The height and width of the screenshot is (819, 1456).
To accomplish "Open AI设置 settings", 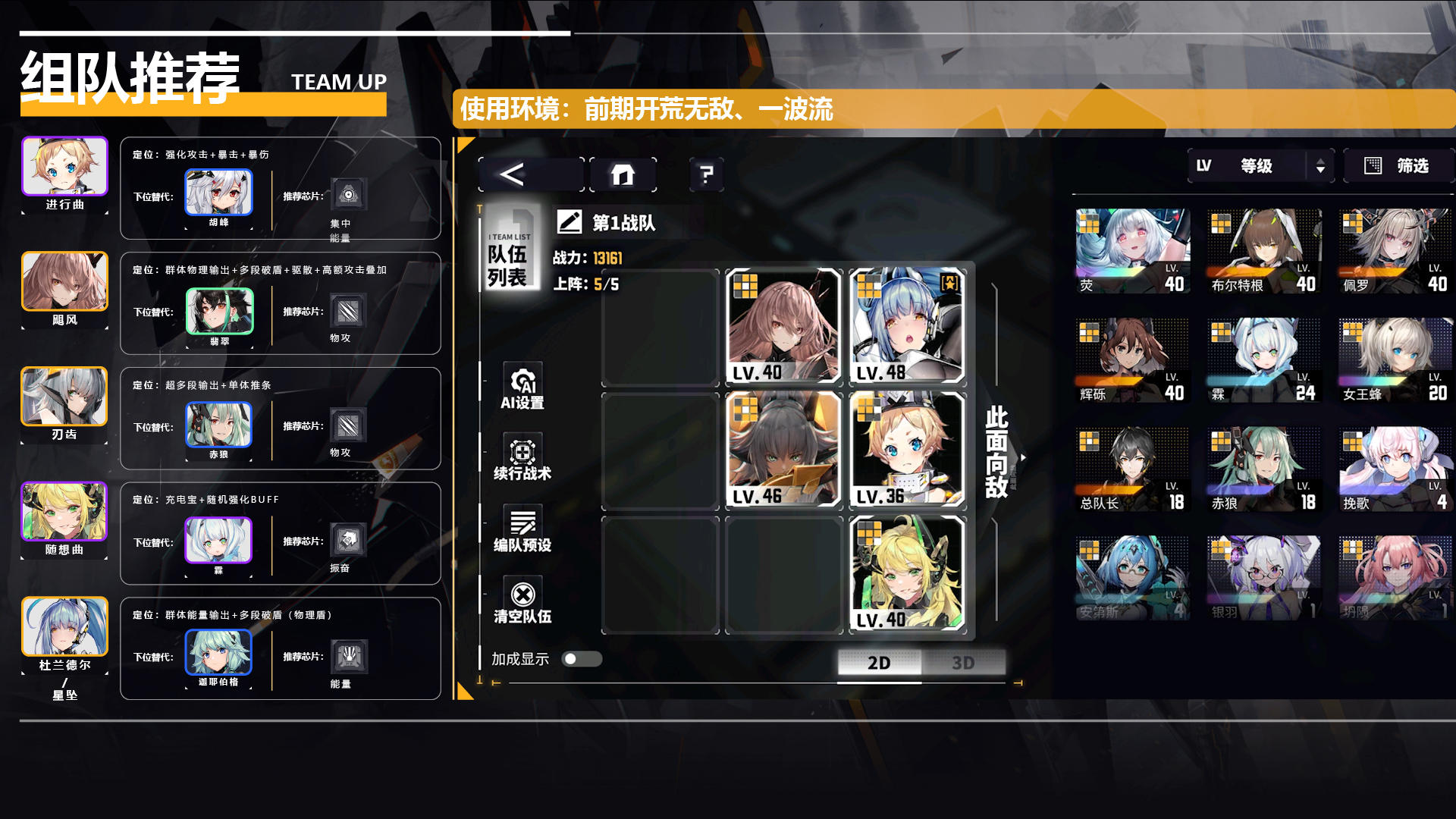I will point(522,386).
